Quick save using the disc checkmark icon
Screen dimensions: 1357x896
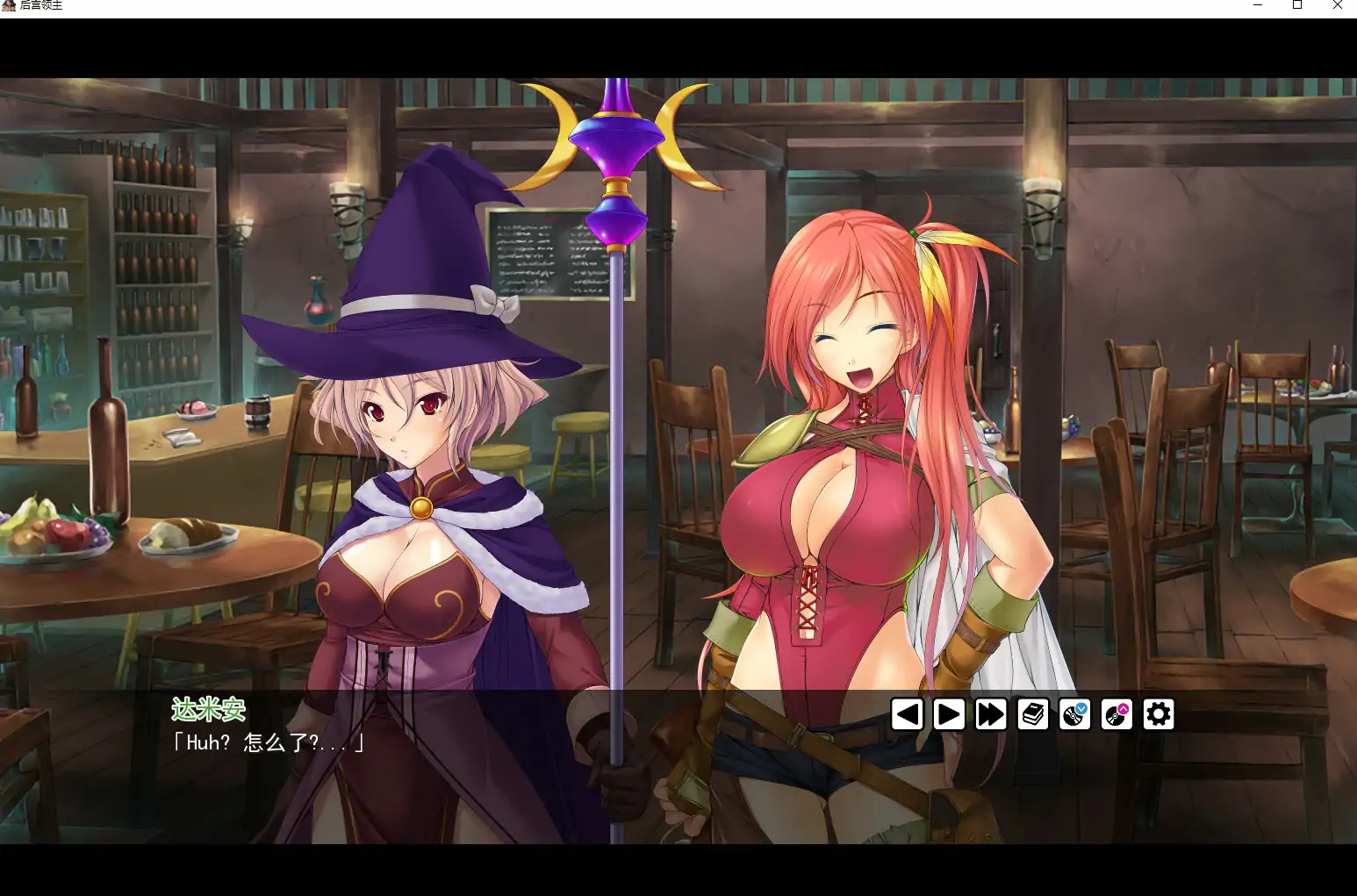point(1075,714)
